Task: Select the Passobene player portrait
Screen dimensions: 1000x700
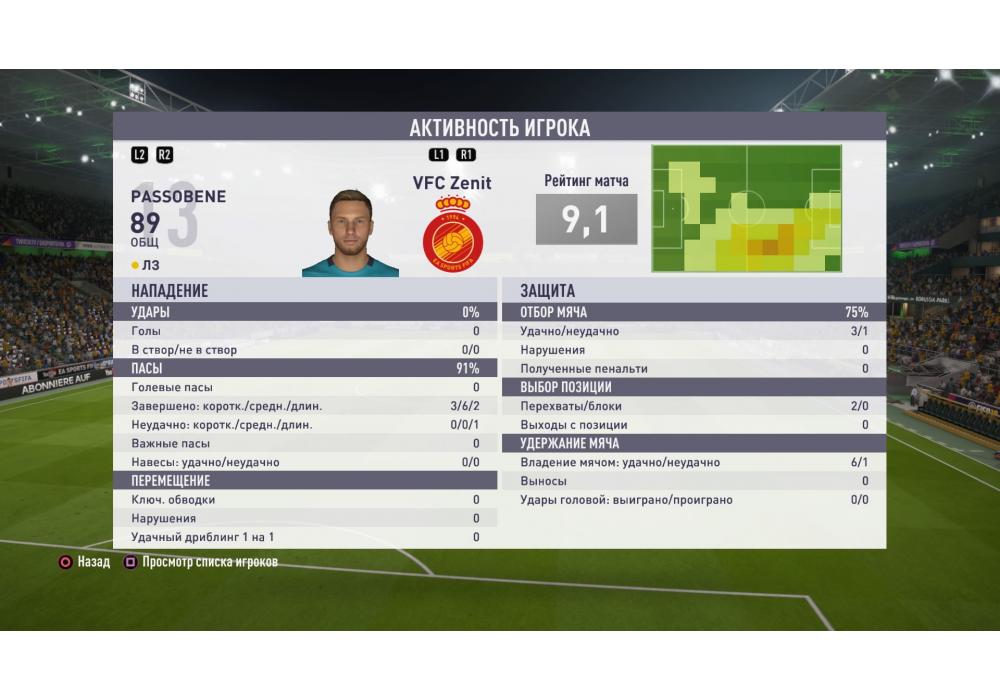Action: [351, 233]
